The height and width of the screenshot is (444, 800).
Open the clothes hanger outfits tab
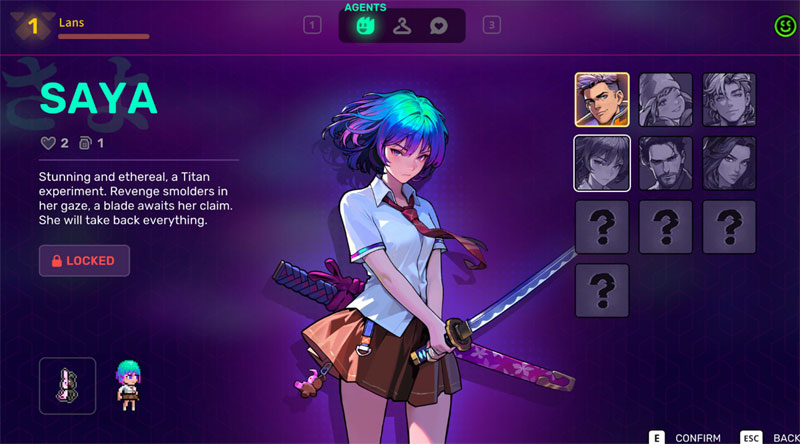tap(402, 26)
